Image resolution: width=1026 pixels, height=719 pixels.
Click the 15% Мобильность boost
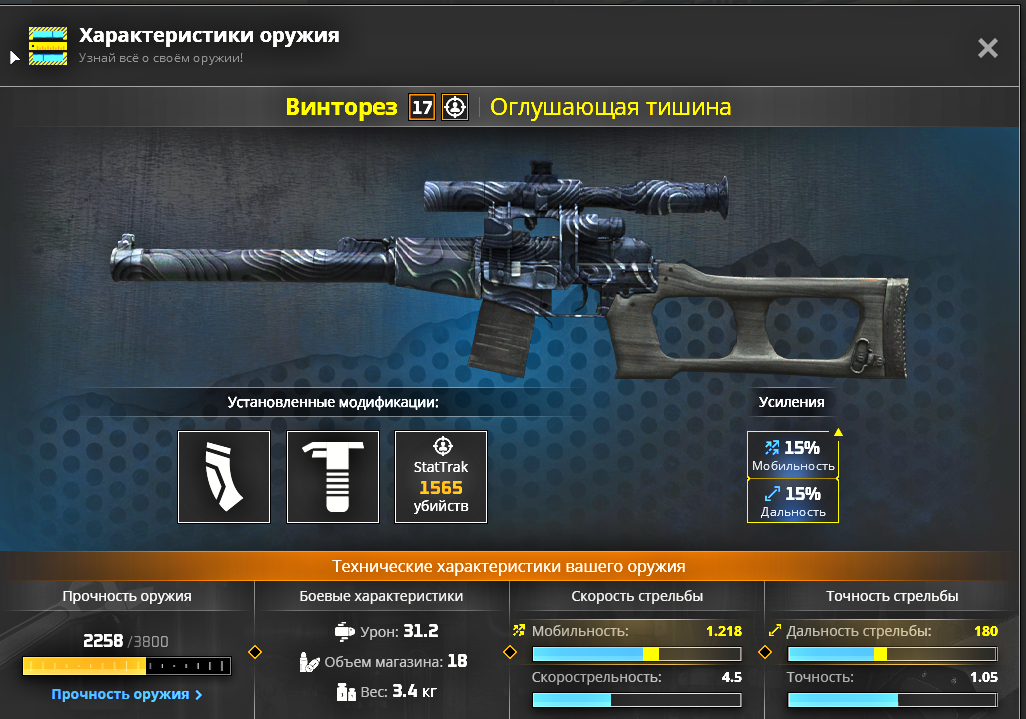793,456
